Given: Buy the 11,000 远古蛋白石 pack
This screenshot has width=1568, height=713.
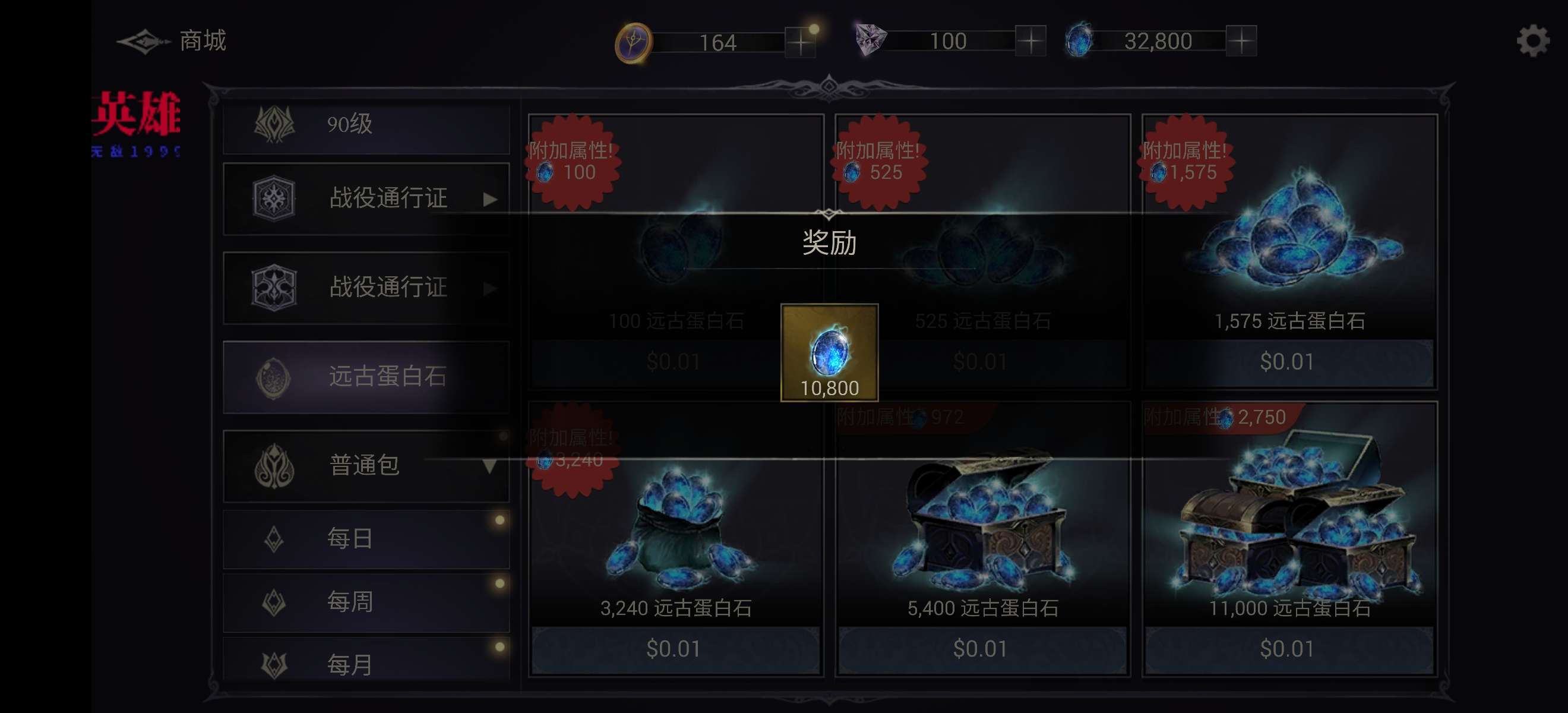Looking at the screenshot, I should 1289,648.
